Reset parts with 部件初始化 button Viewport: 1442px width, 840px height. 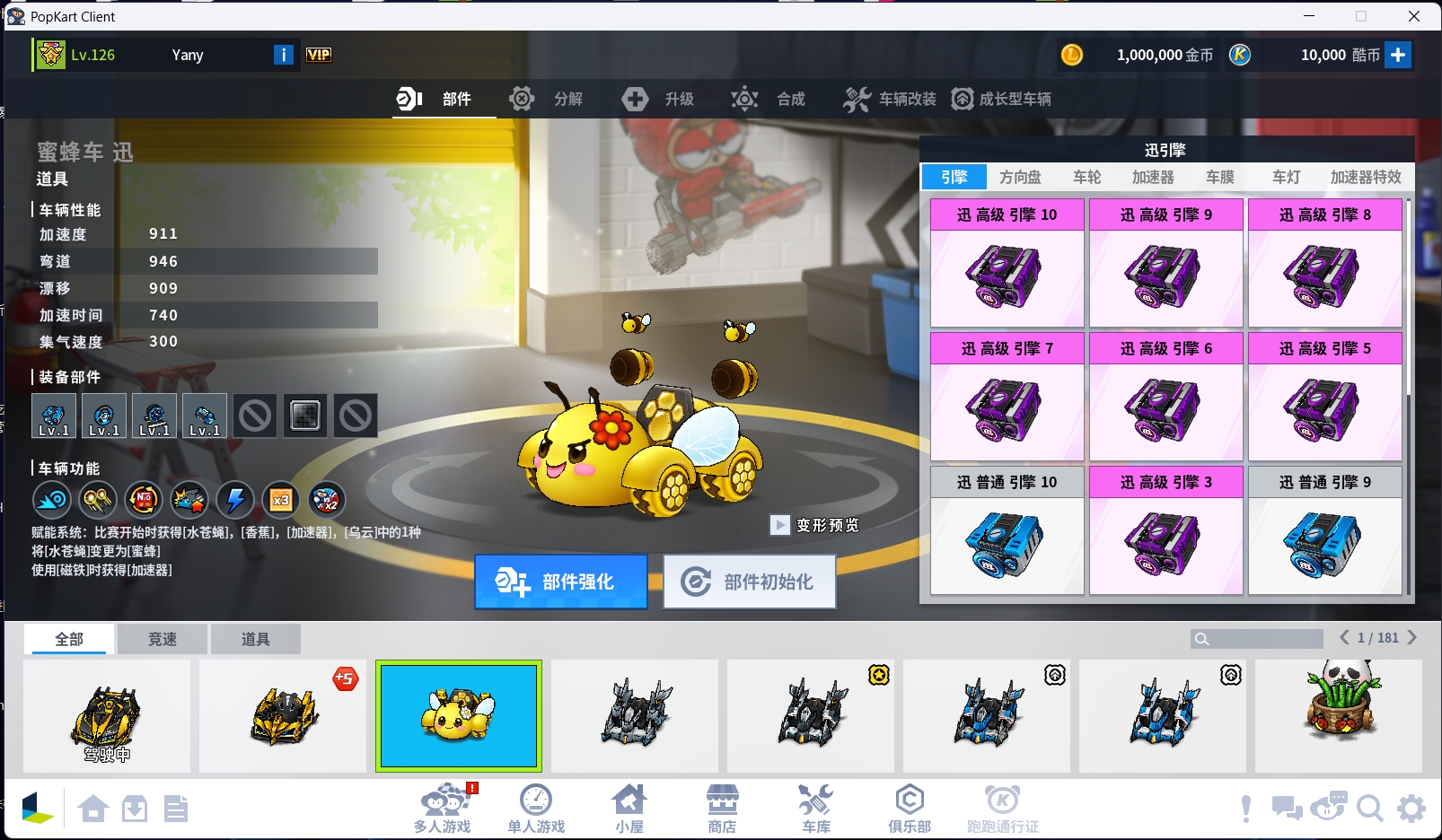tap(750, 582)
